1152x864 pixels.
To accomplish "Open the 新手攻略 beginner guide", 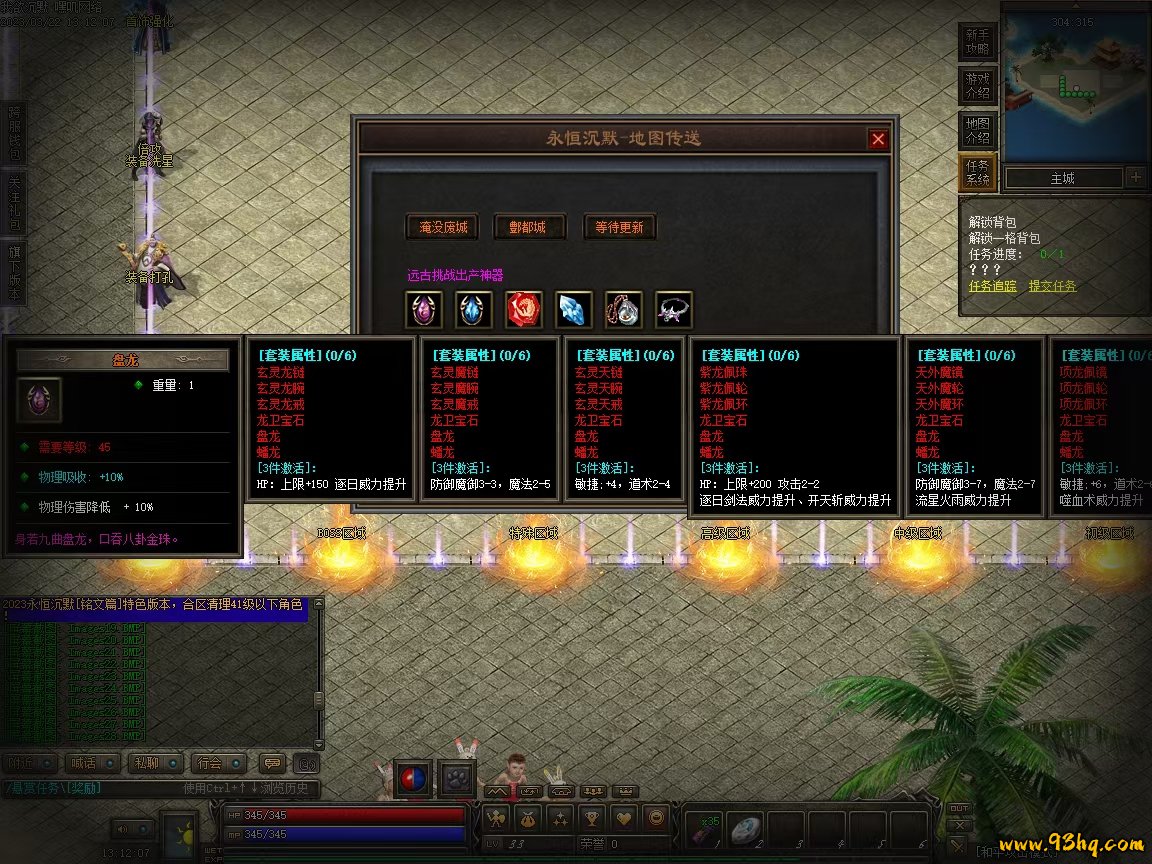I will tap(977, 41).
